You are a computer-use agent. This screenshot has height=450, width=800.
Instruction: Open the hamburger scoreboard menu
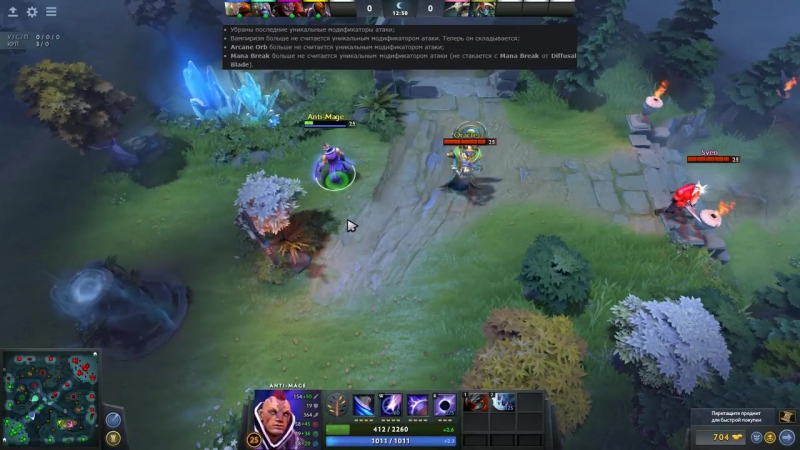coord(51,12)
